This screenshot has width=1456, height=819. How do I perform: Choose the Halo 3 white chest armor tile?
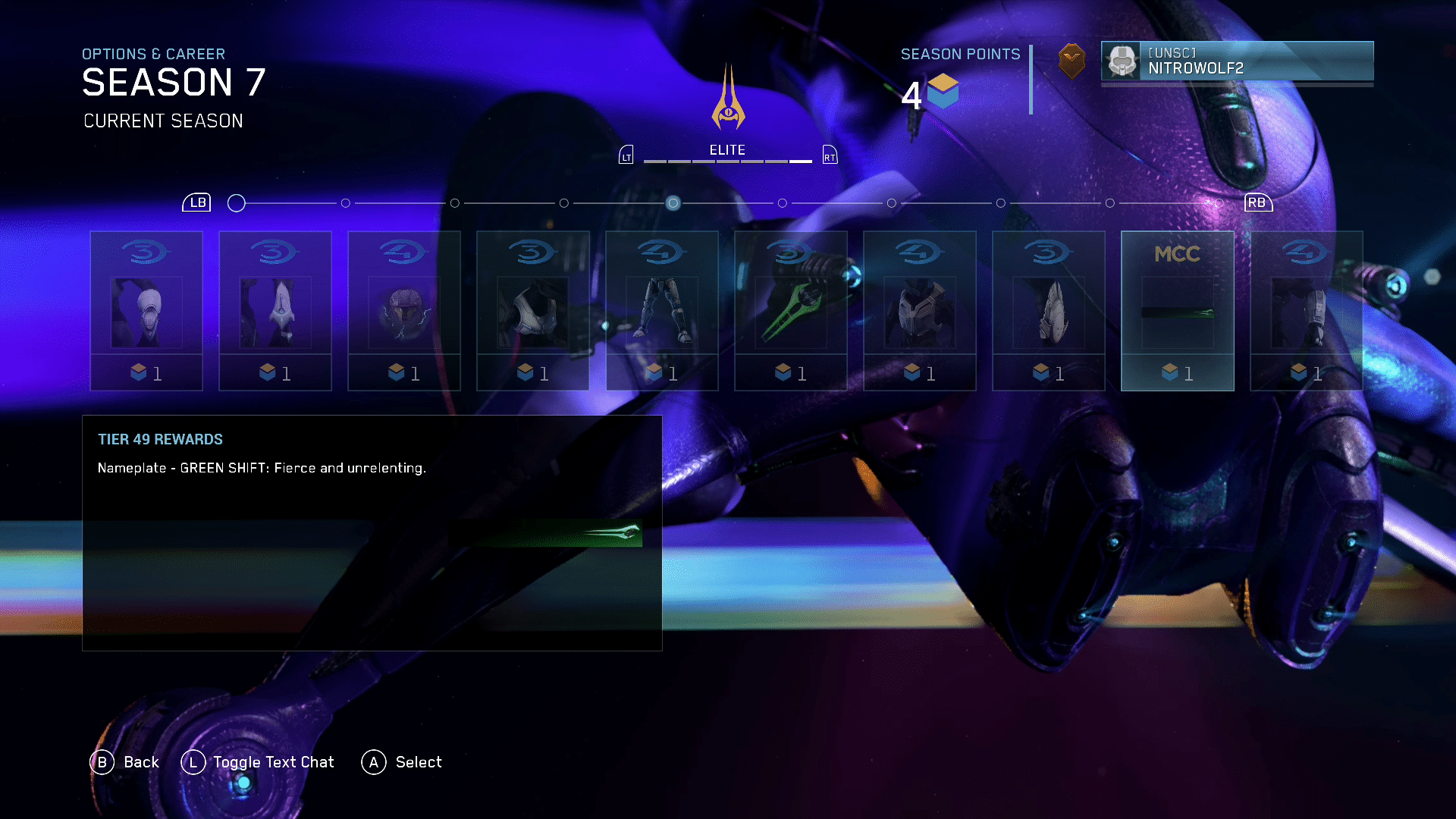coord(533,311)
